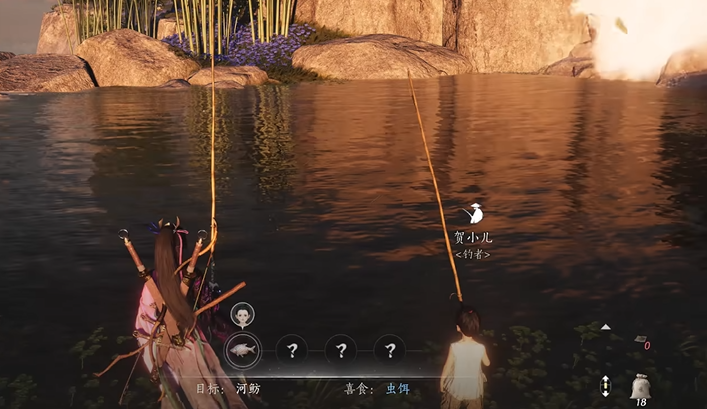The width and height of the screenshot is (707, 409).
Task: Select the river fish target icon
Action: 241,349
